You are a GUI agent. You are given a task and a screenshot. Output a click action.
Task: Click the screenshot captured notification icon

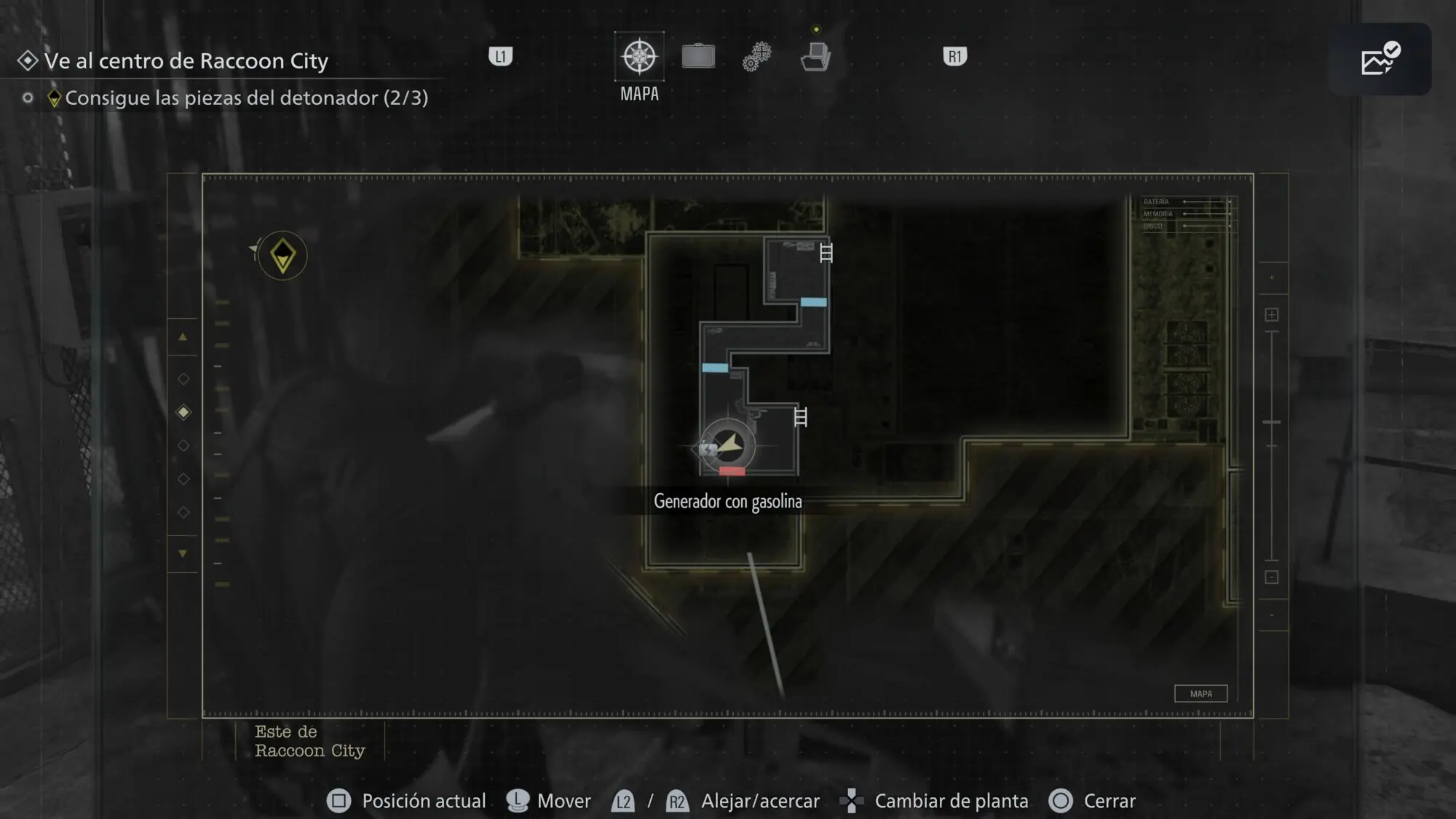1380,60
